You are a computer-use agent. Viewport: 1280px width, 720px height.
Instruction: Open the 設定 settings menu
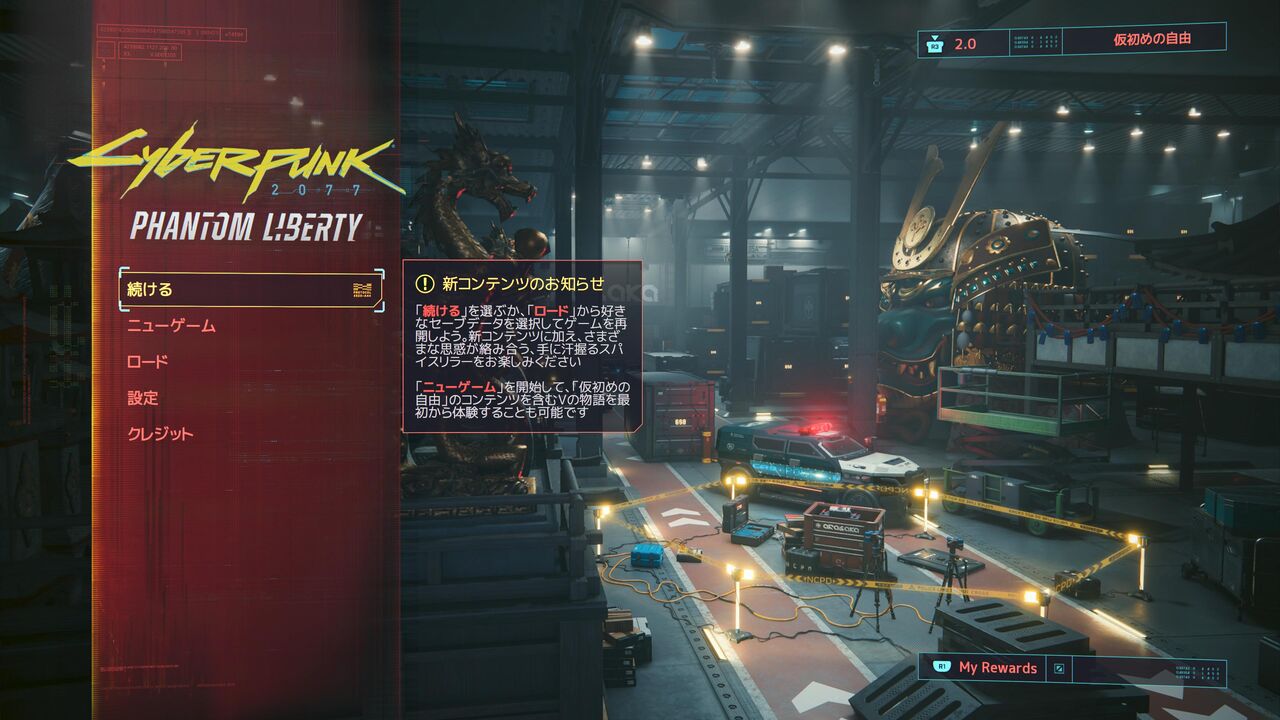click(x=143, y=398)
